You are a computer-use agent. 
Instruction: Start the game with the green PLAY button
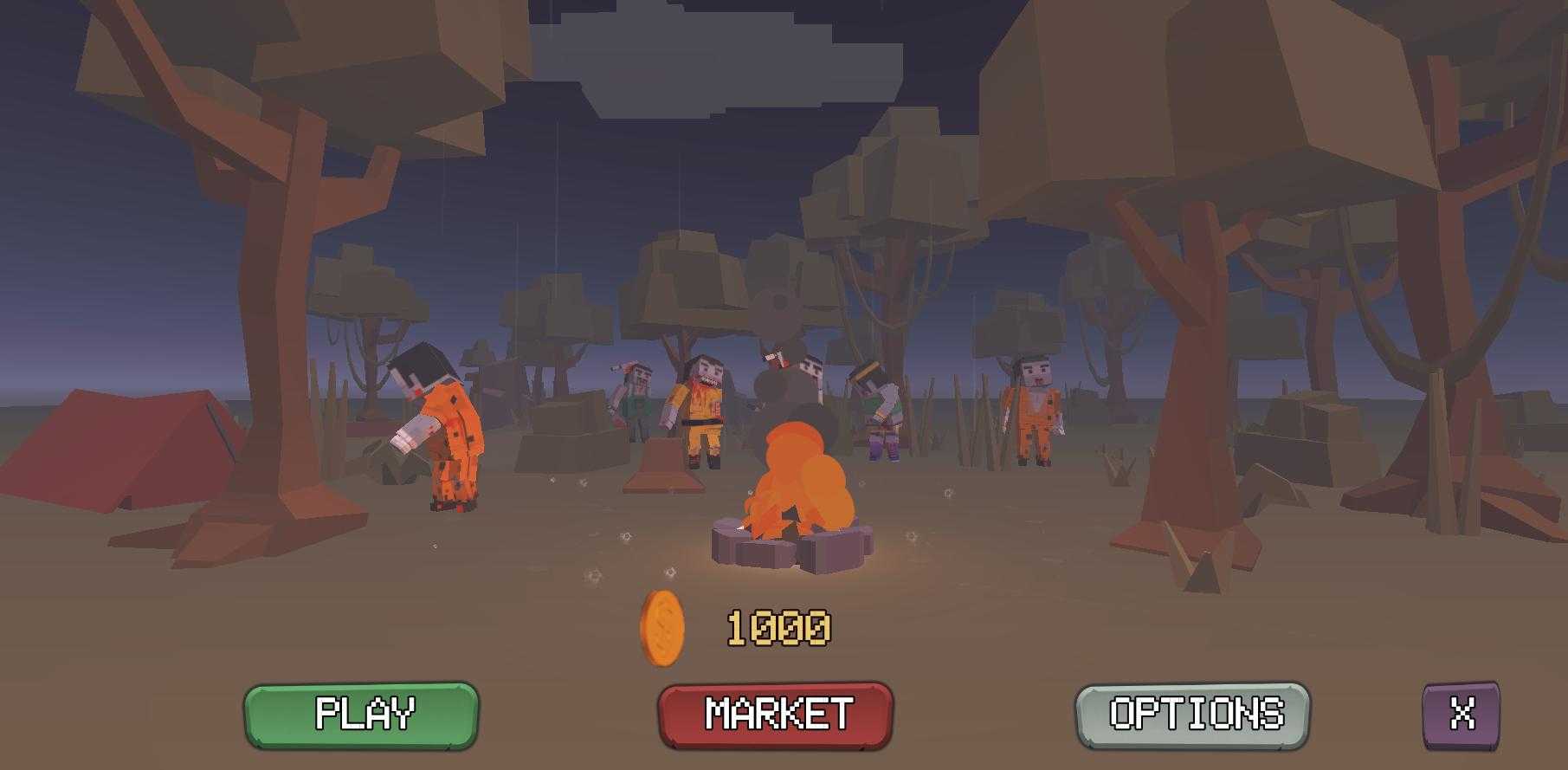tap(361, 715)
